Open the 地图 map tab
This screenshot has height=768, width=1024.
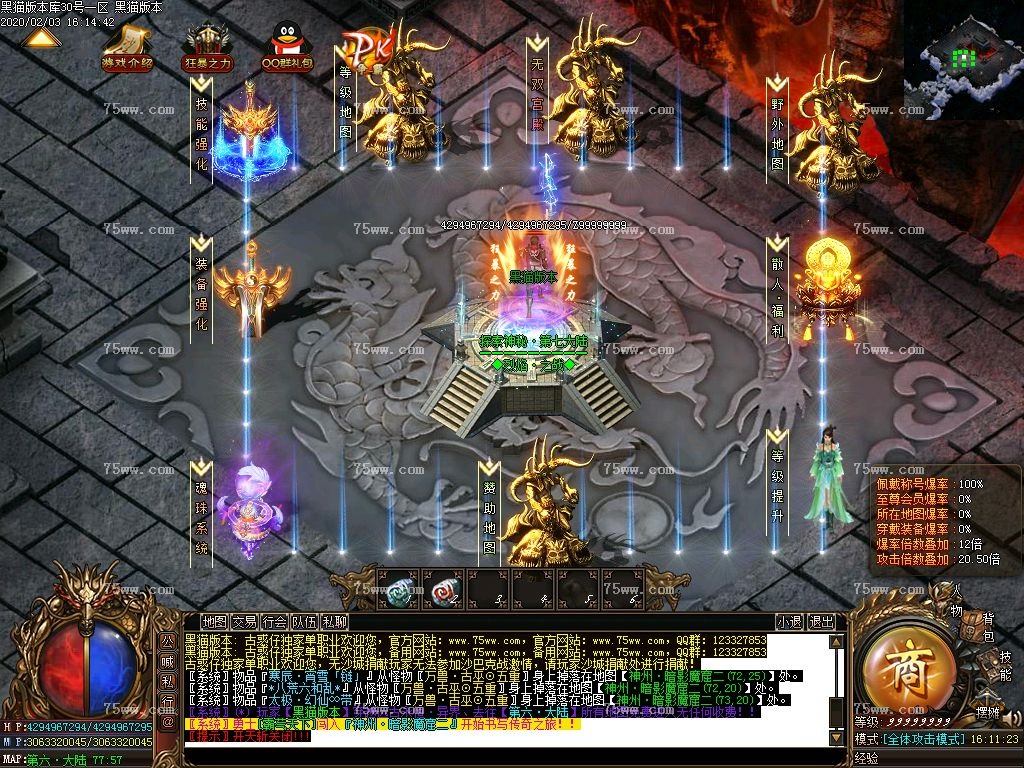(x=214, y=622)
